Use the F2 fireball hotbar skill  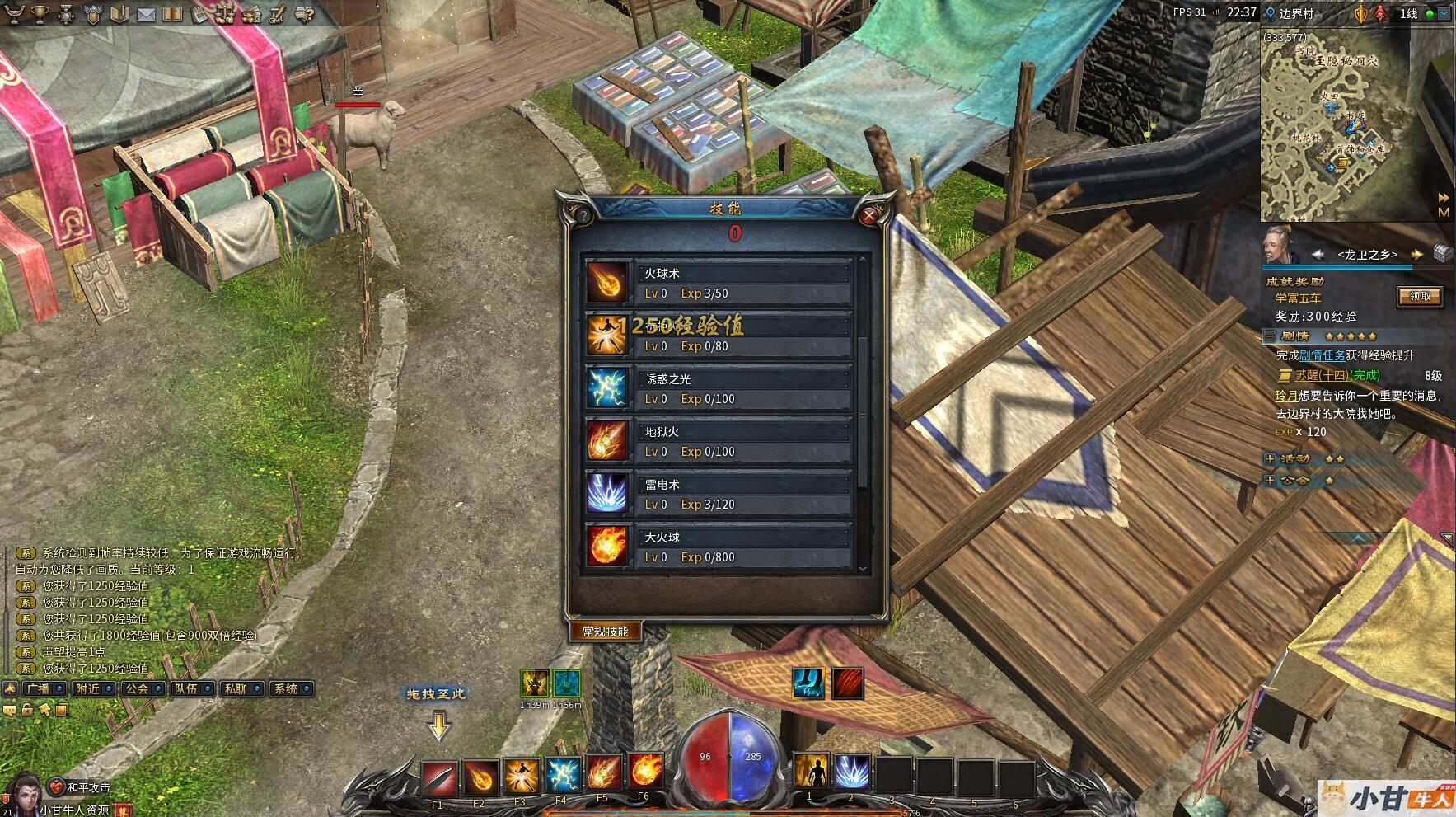480,776
